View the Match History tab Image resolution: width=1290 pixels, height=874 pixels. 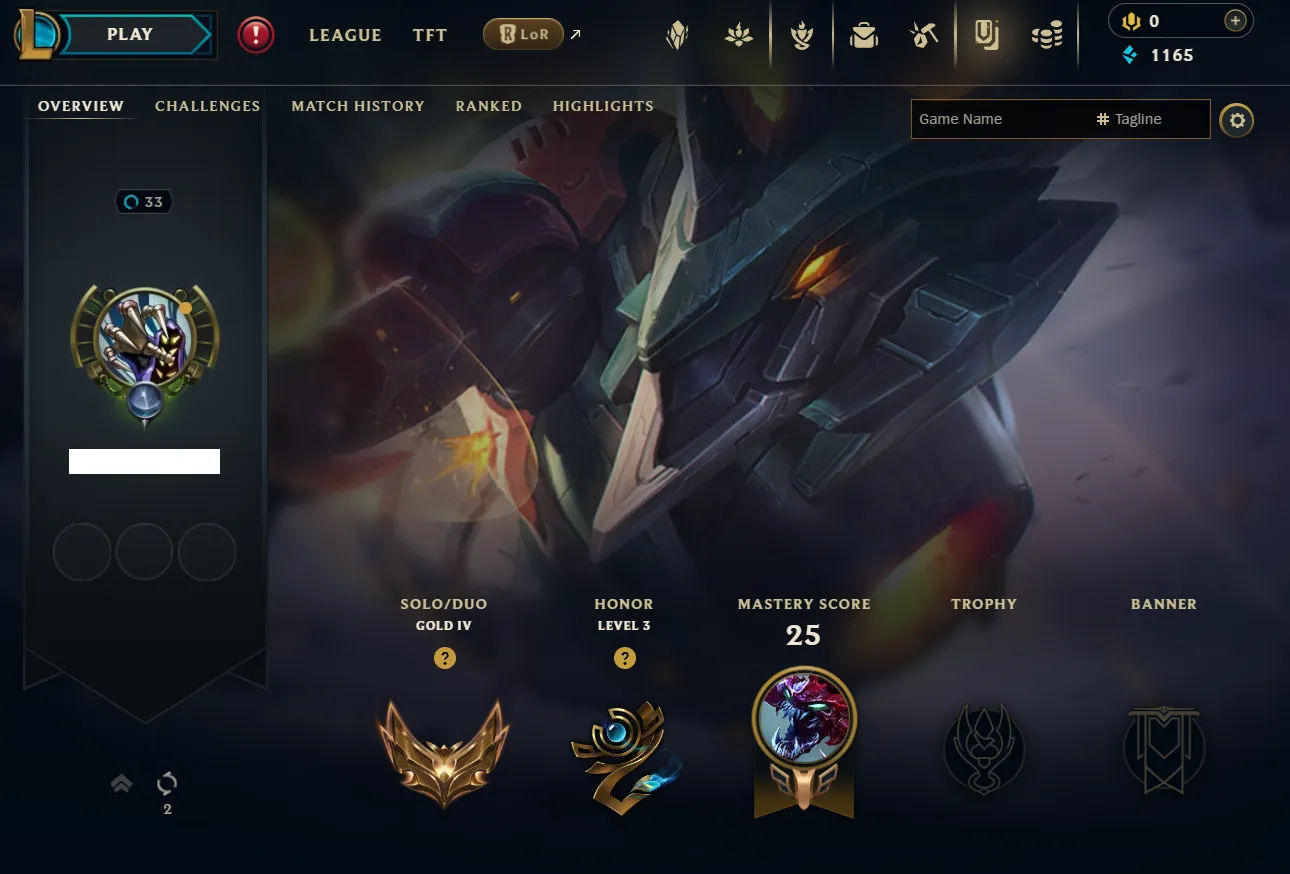coord(358,106)
